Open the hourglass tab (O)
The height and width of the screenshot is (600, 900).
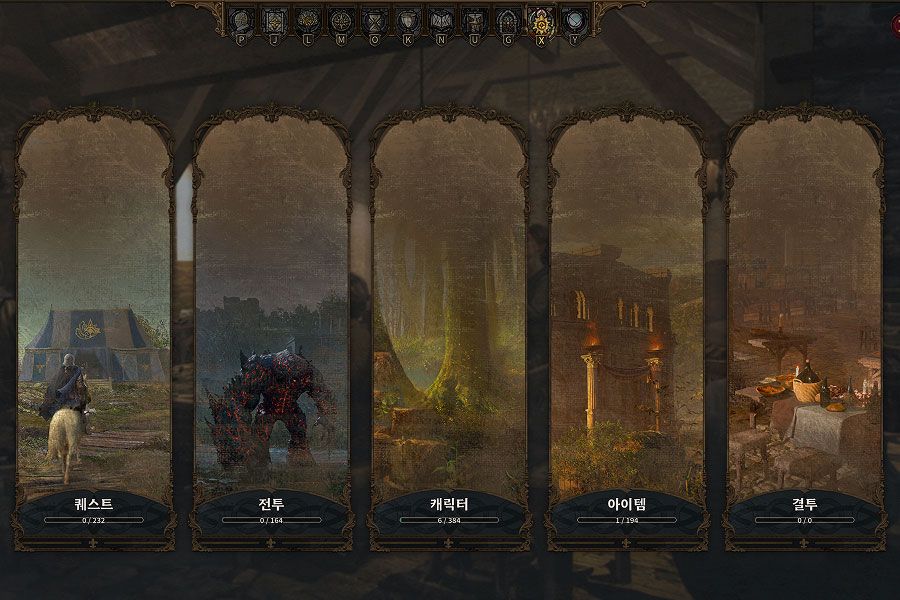374,19
